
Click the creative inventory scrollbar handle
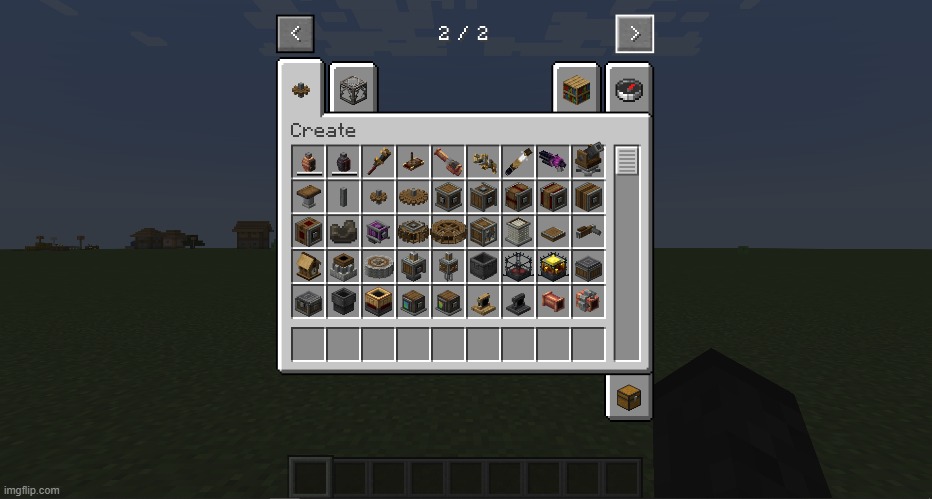coord(626,160)
